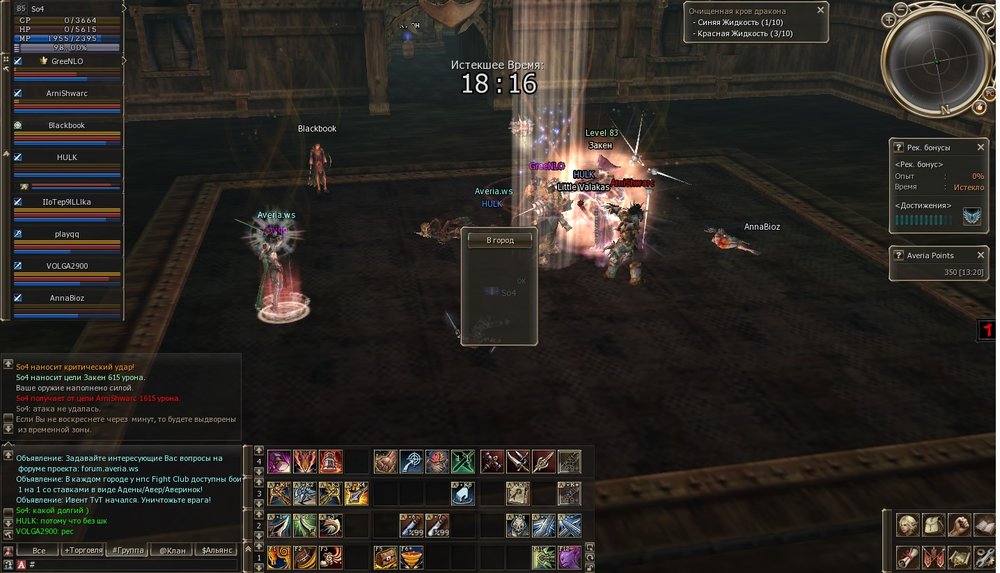Switch to the "Все" chat tab
The height and width of the screenshot is (573, 1000).
point(39,550)
